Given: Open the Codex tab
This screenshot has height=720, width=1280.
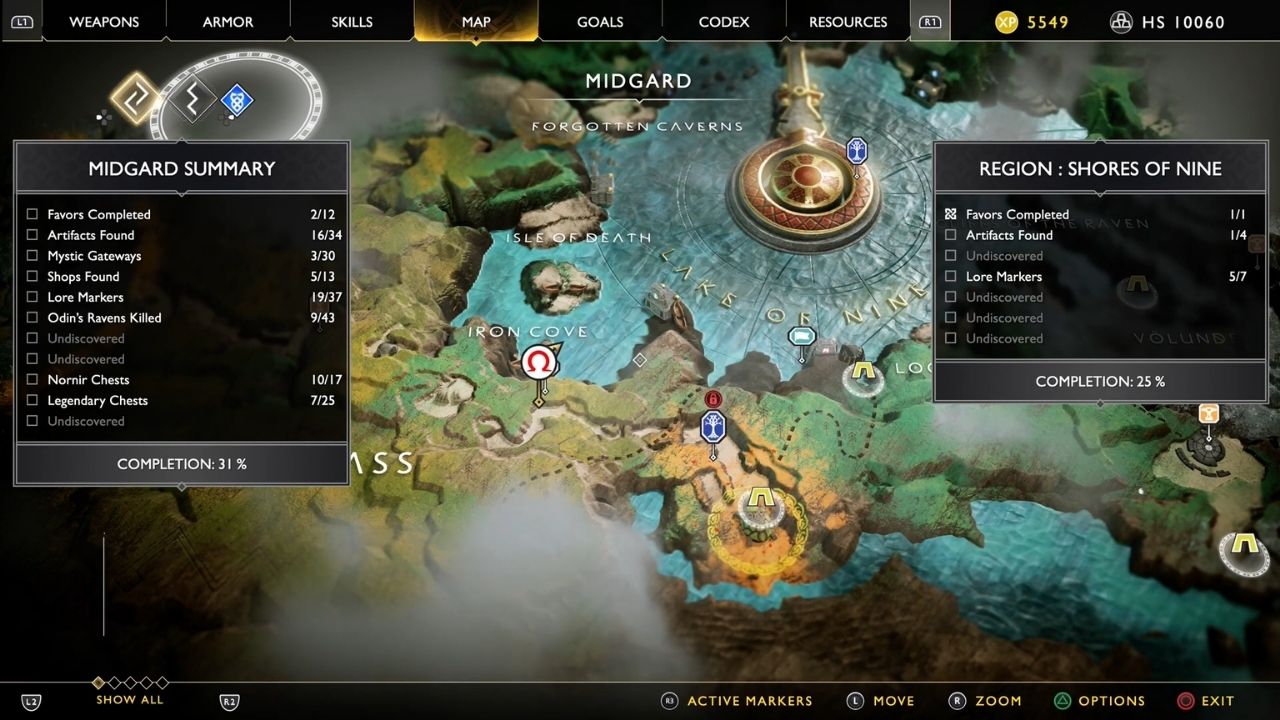Looking at the screenshot, I should (724, 22).
